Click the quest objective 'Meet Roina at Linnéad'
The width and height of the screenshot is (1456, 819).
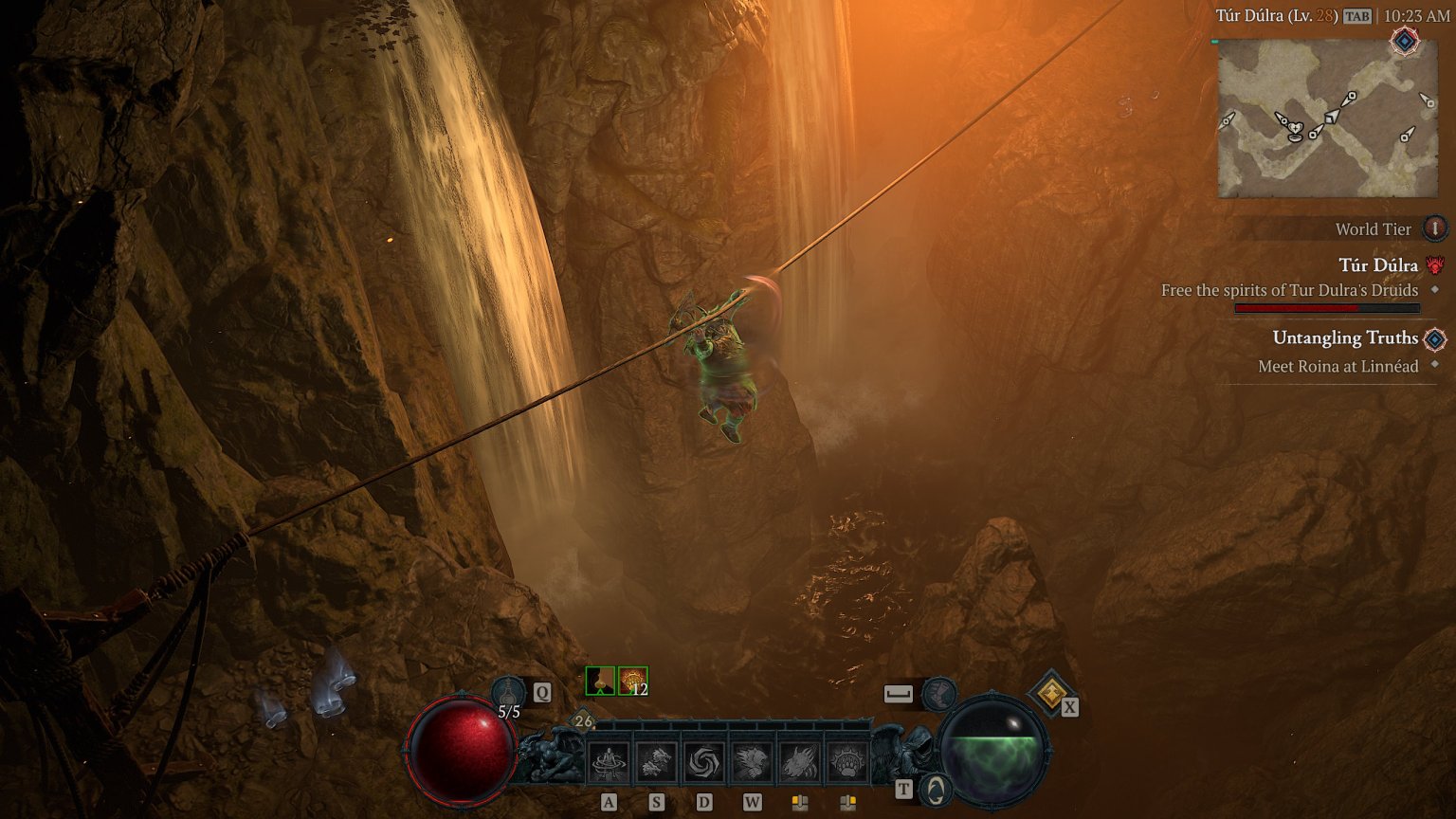(x=1338, y=366)
